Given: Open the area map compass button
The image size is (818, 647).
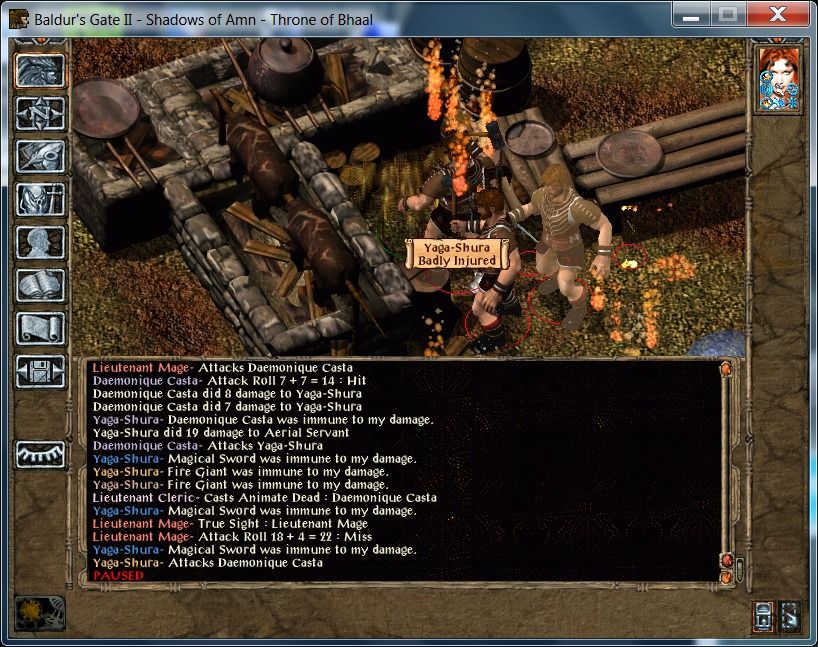Looking at the screenshot, I should (40, 113).
